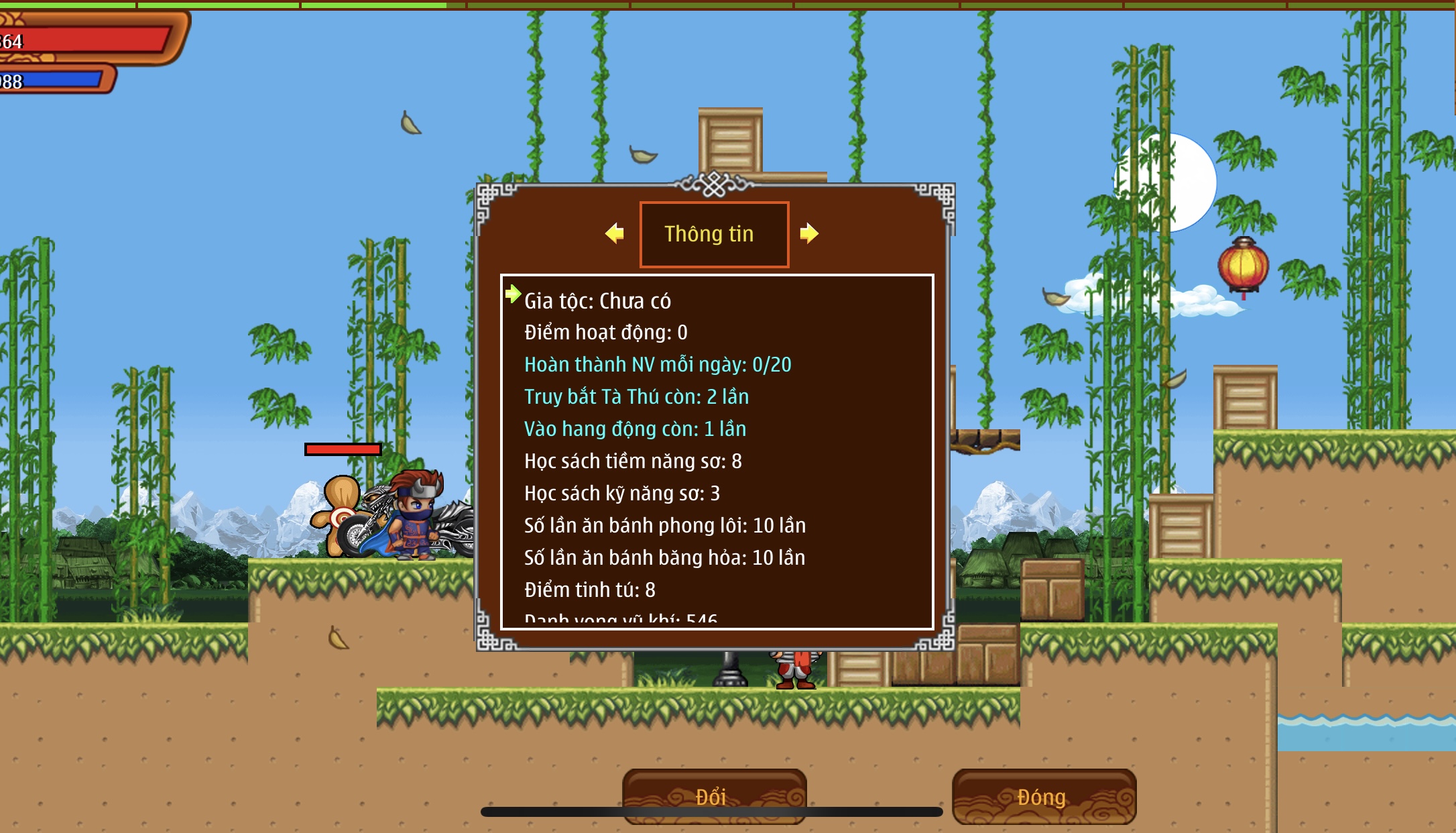The height and width of the screenshot is (833, 1456).
Task: Close the panel with Đóng button
Action: coord(1043,796)
